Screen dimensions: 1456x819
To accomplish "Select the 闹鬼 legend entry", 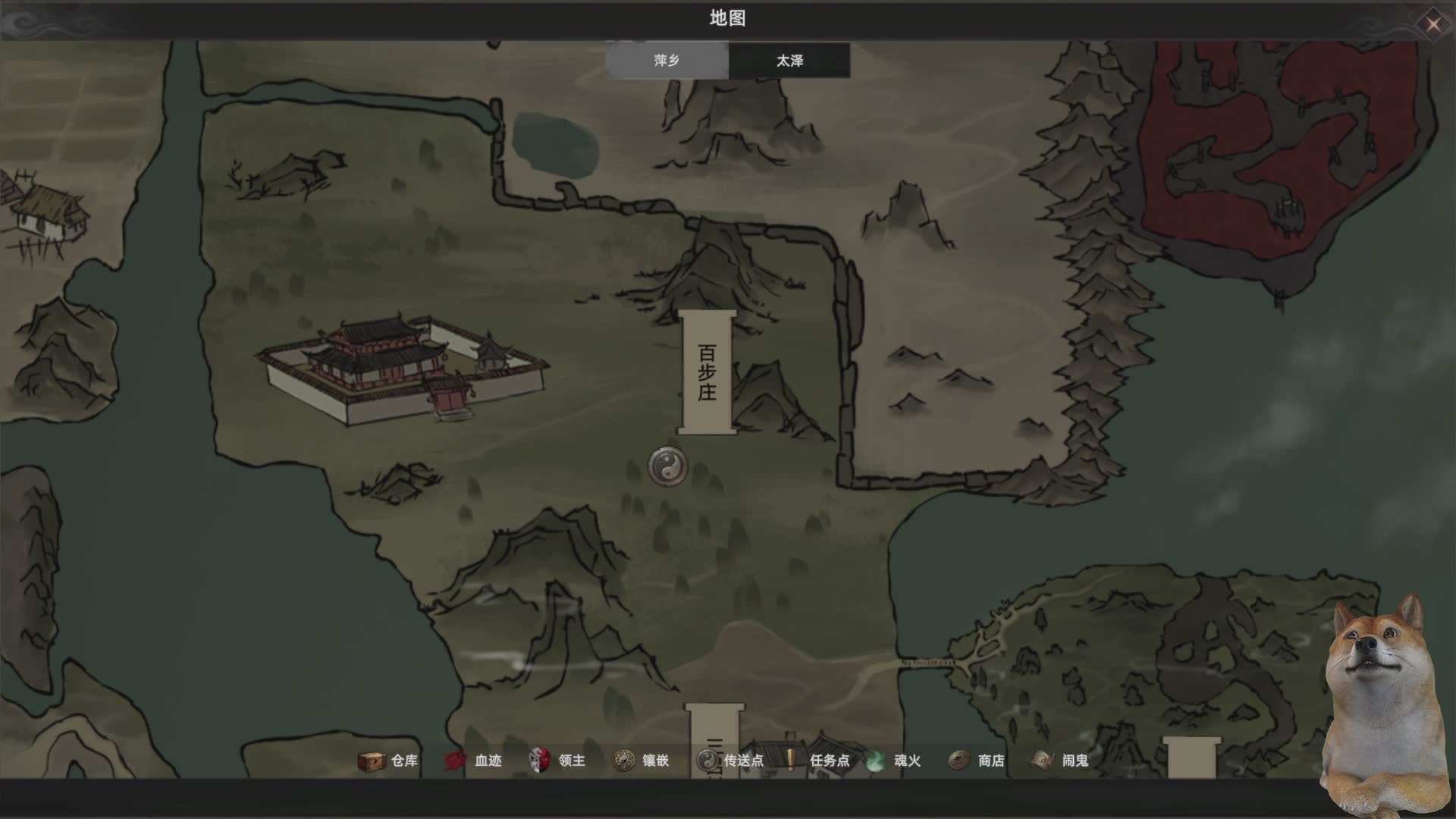I will click(1060, 761).
